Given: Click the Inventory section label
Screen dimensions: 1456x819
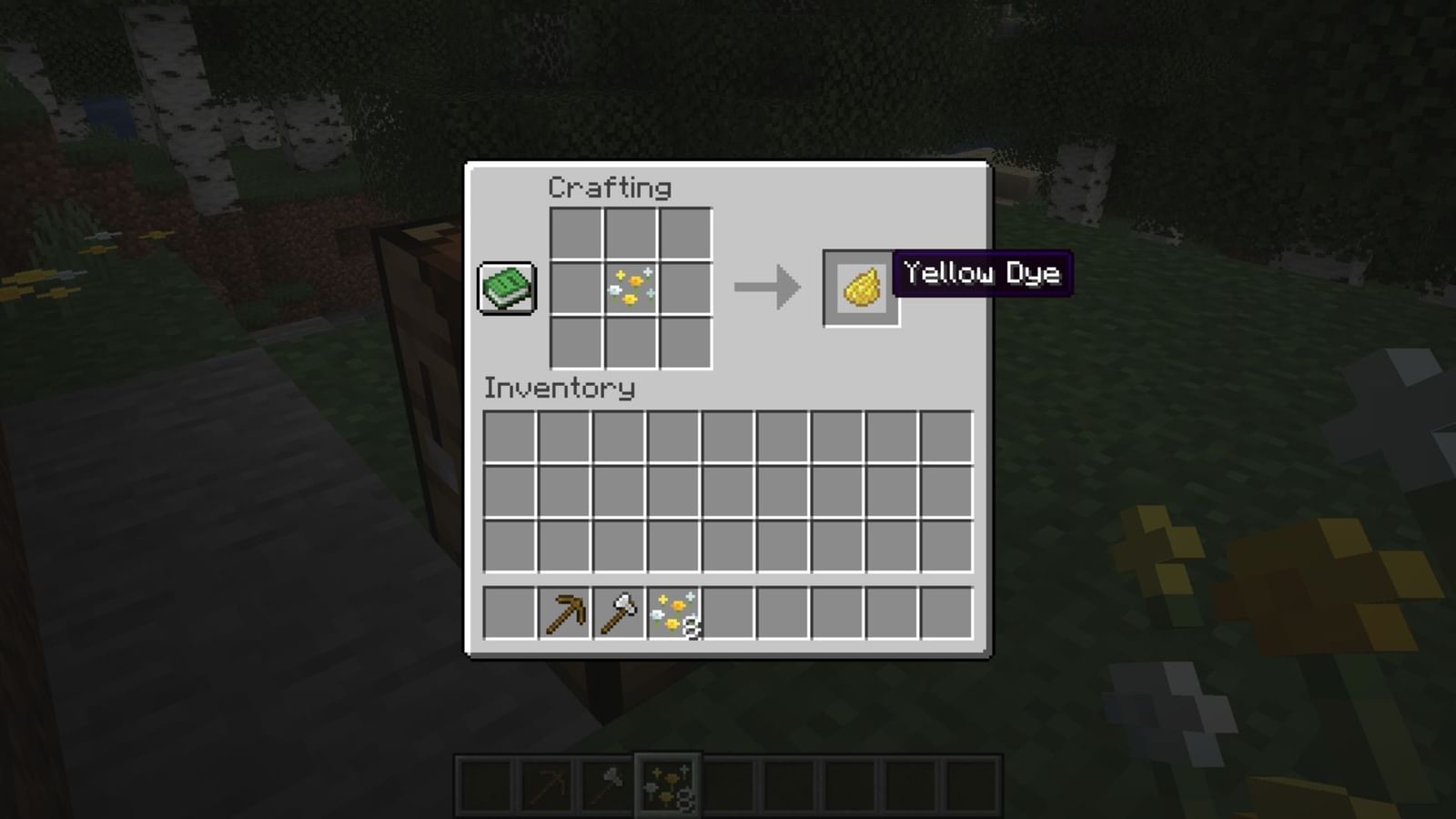Looking at the screenshot, I should pyautogui.click(x=560, y=389).
